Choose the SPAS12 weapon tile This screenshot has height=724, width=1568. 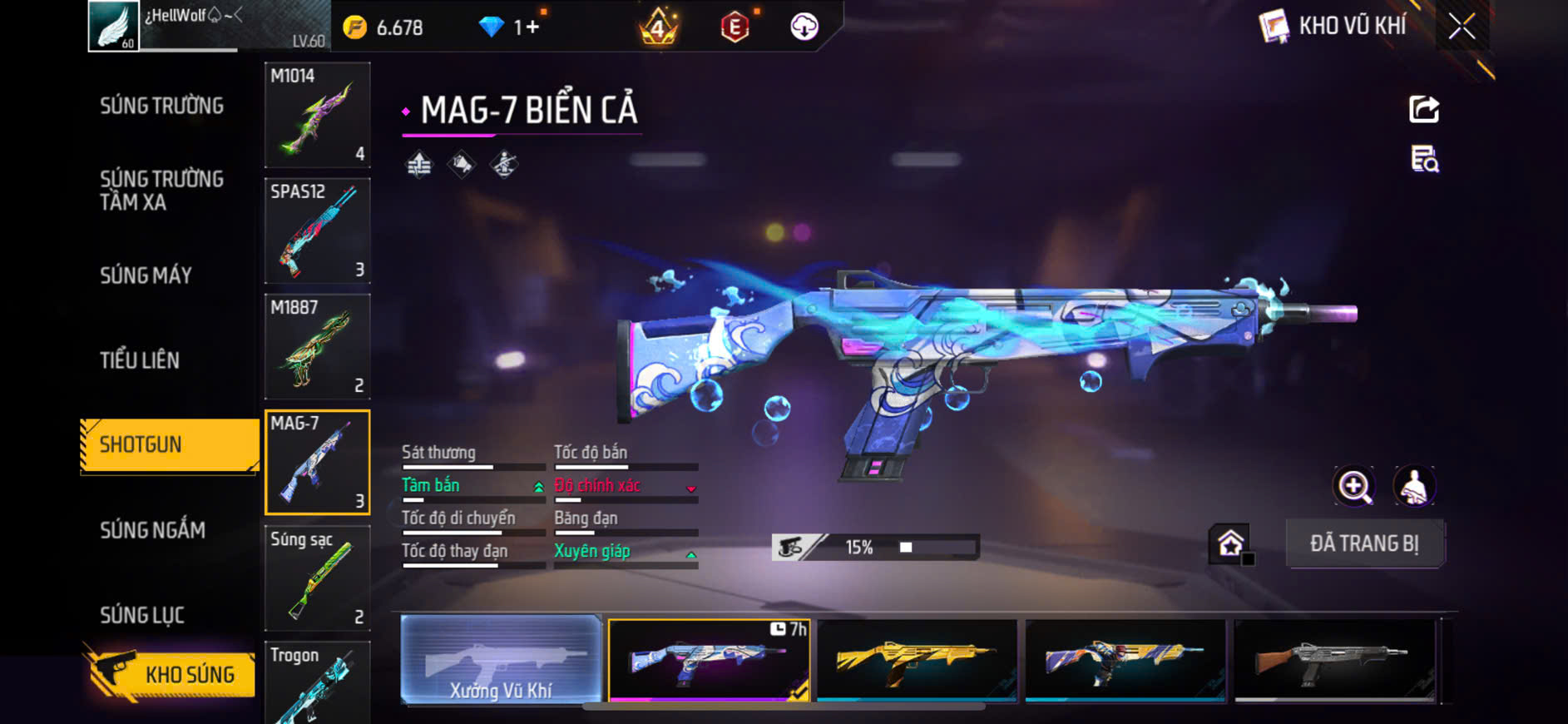[317, 231]
